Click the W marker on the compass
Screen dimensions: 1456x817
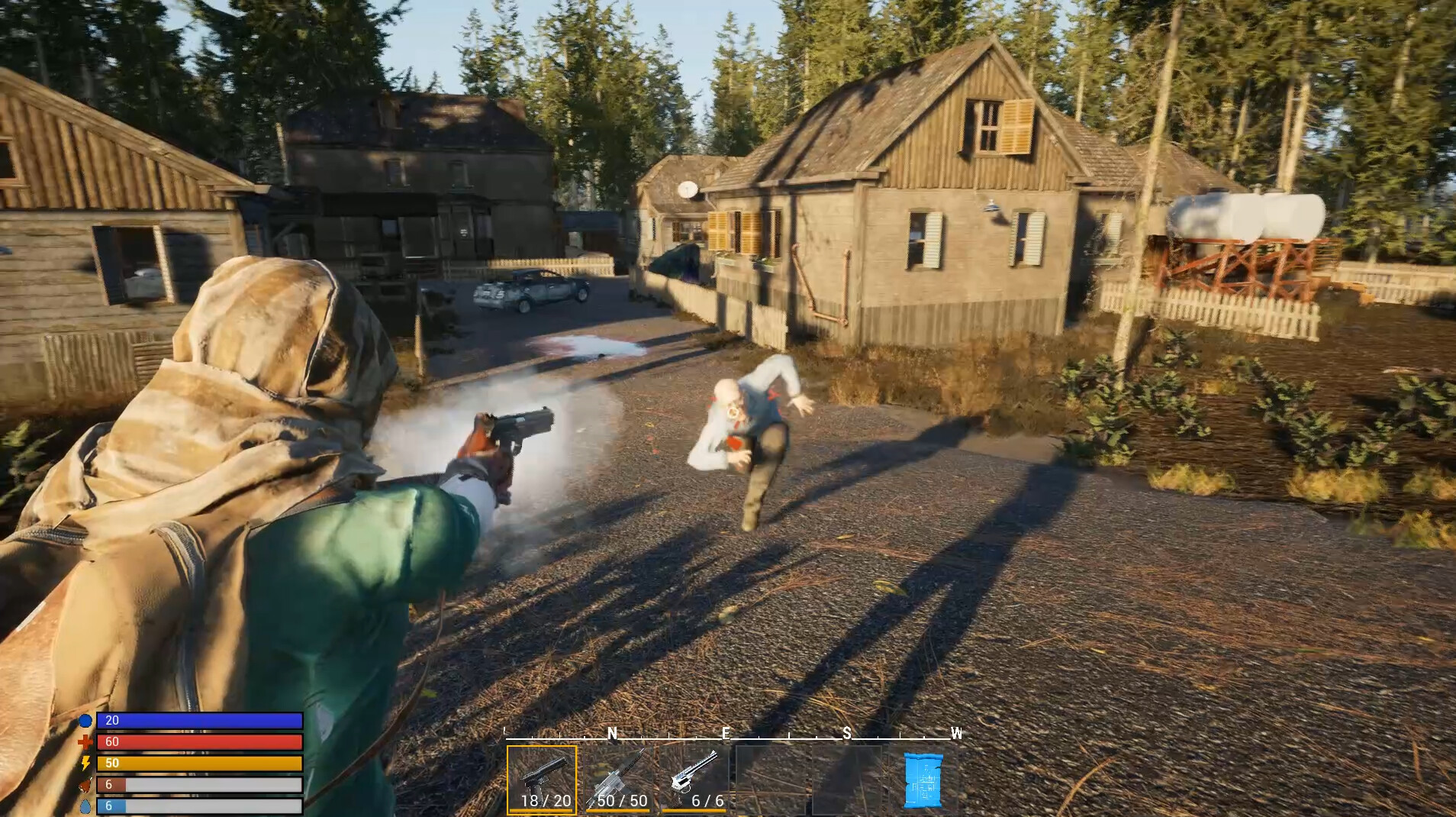click(x=956, y=734)
